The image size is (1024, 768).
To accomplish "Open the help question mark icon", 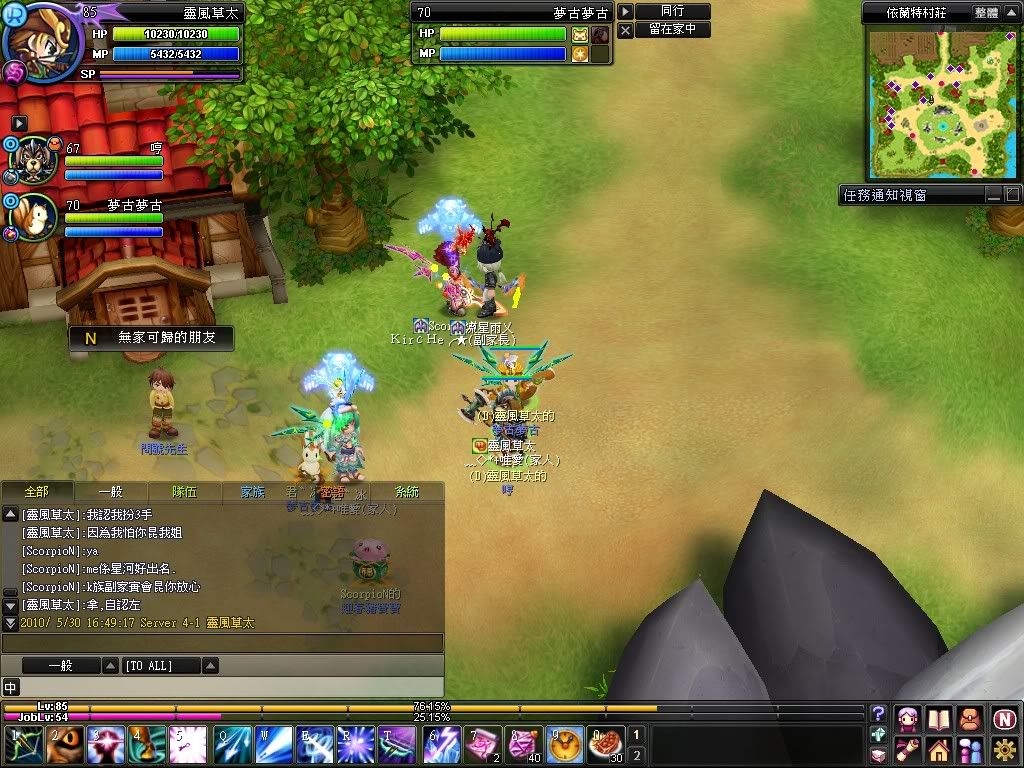I will (879, 714).
